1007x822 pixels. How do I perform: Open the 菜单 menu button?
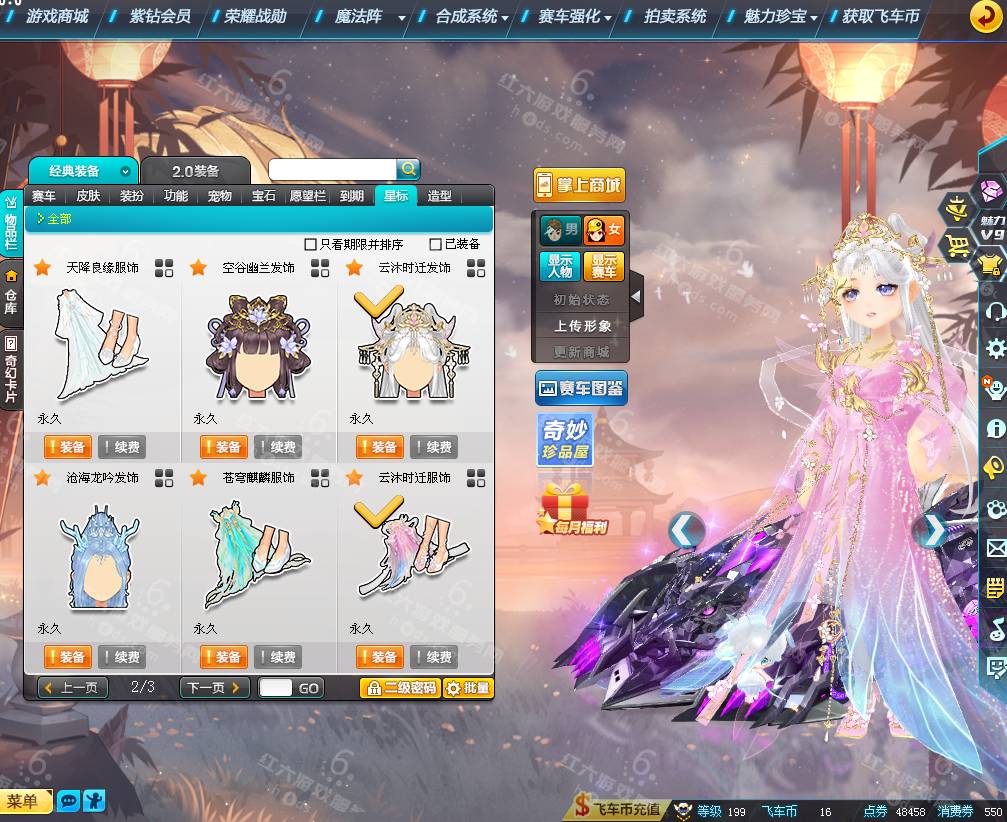point(23,801)
